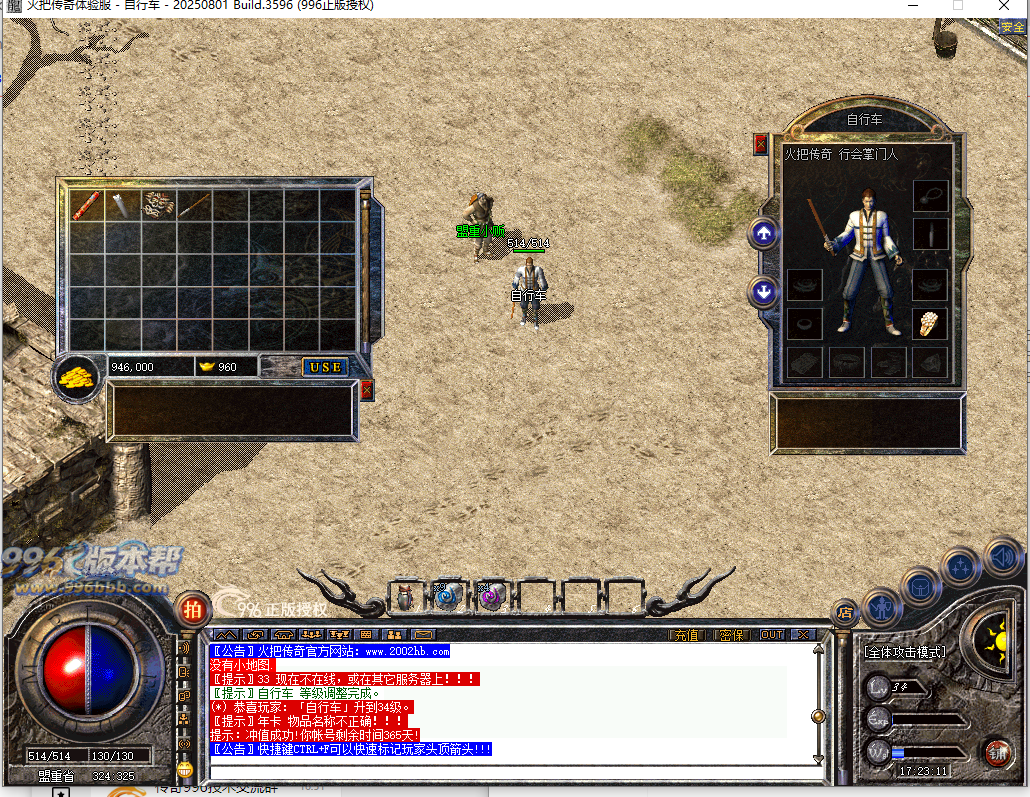Close the game window
This screenshot has width=1030, height=797.
pyautogui.click(x=1005, y=6)
